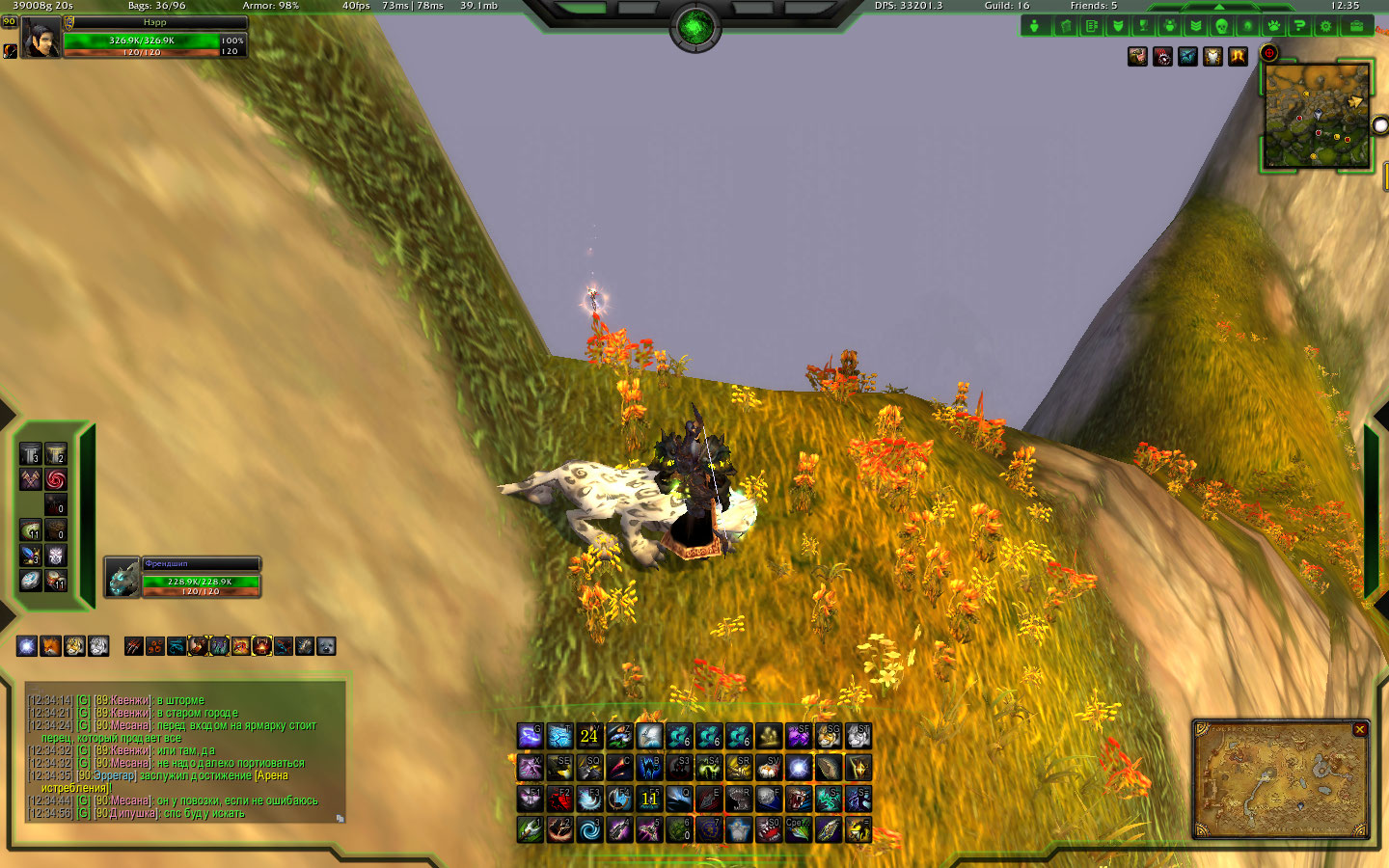Cast the cracked ice ability bound to T
Image resolution: width=1389 pixels, height=868 pixels.
point(559,737)
